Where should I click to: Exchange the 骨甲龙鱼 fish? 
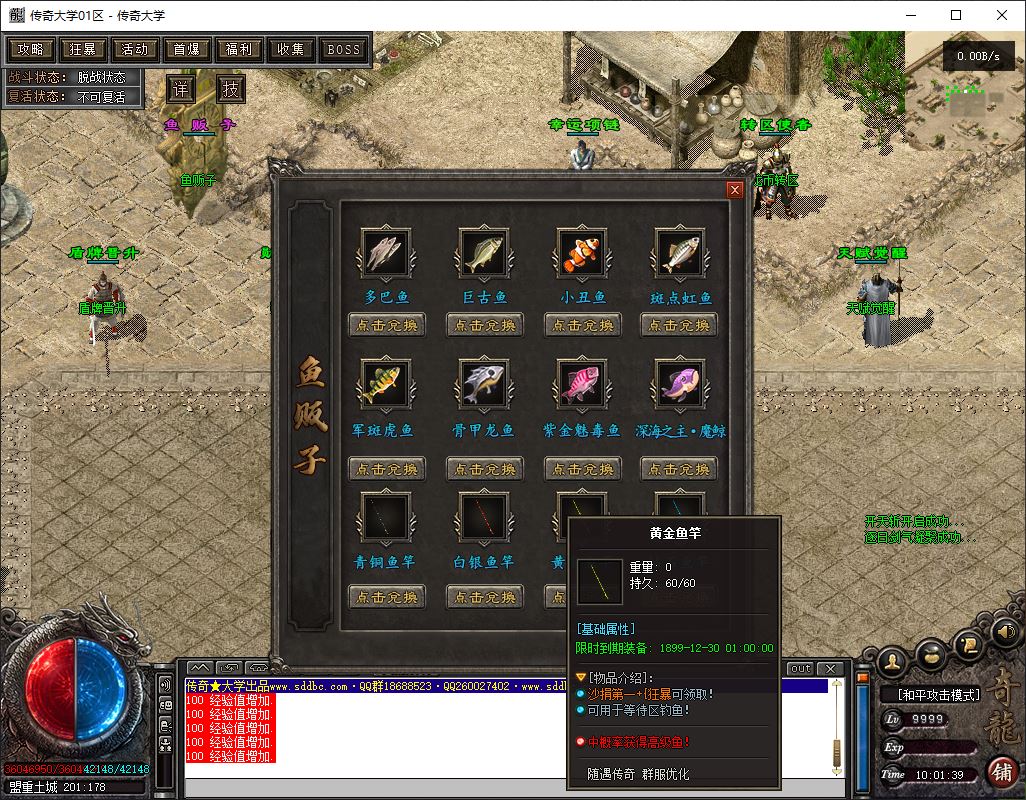(485, 468)
